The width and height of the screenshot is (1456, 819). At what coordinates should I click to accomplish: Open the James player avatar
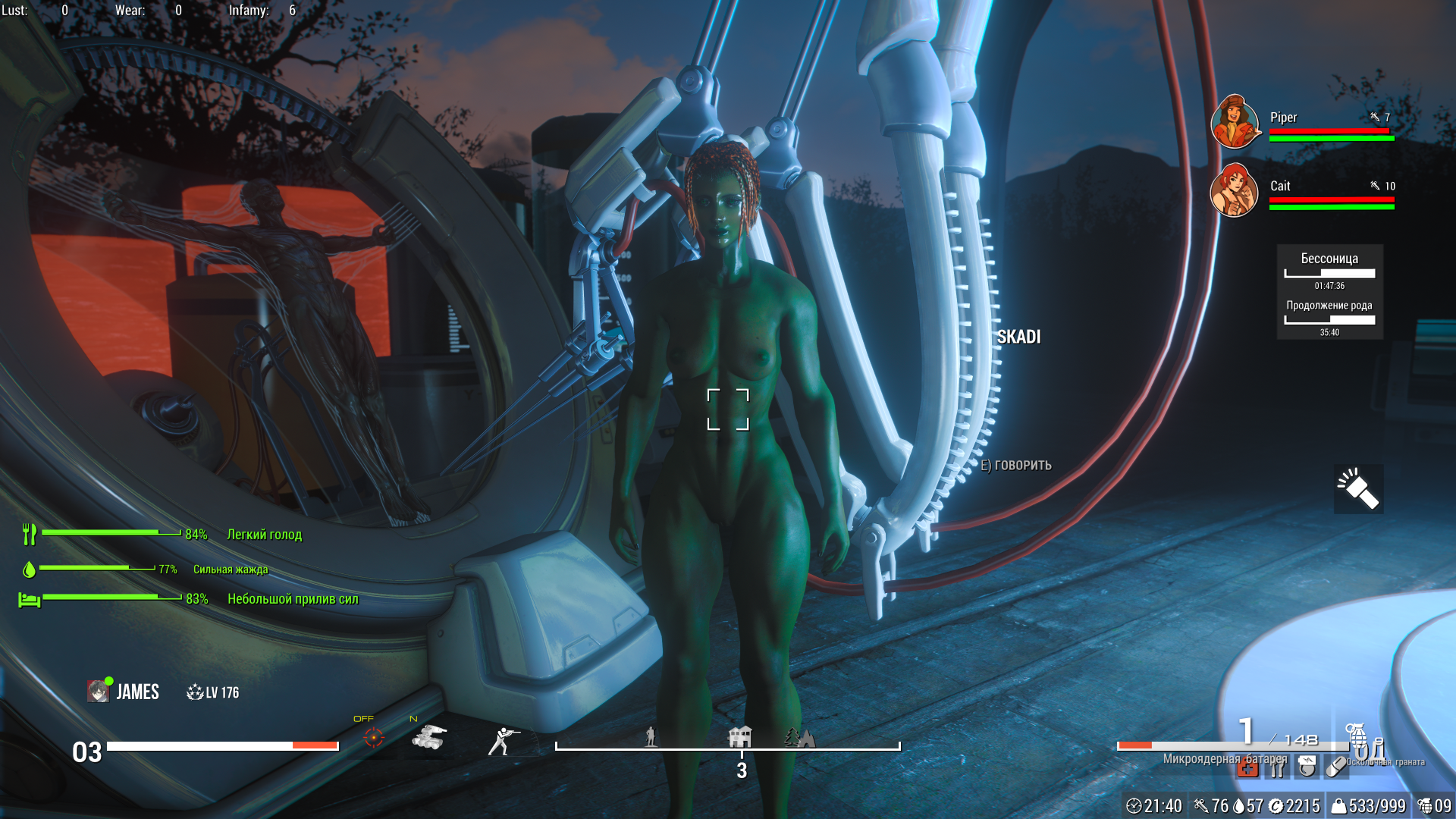(98, 691)
